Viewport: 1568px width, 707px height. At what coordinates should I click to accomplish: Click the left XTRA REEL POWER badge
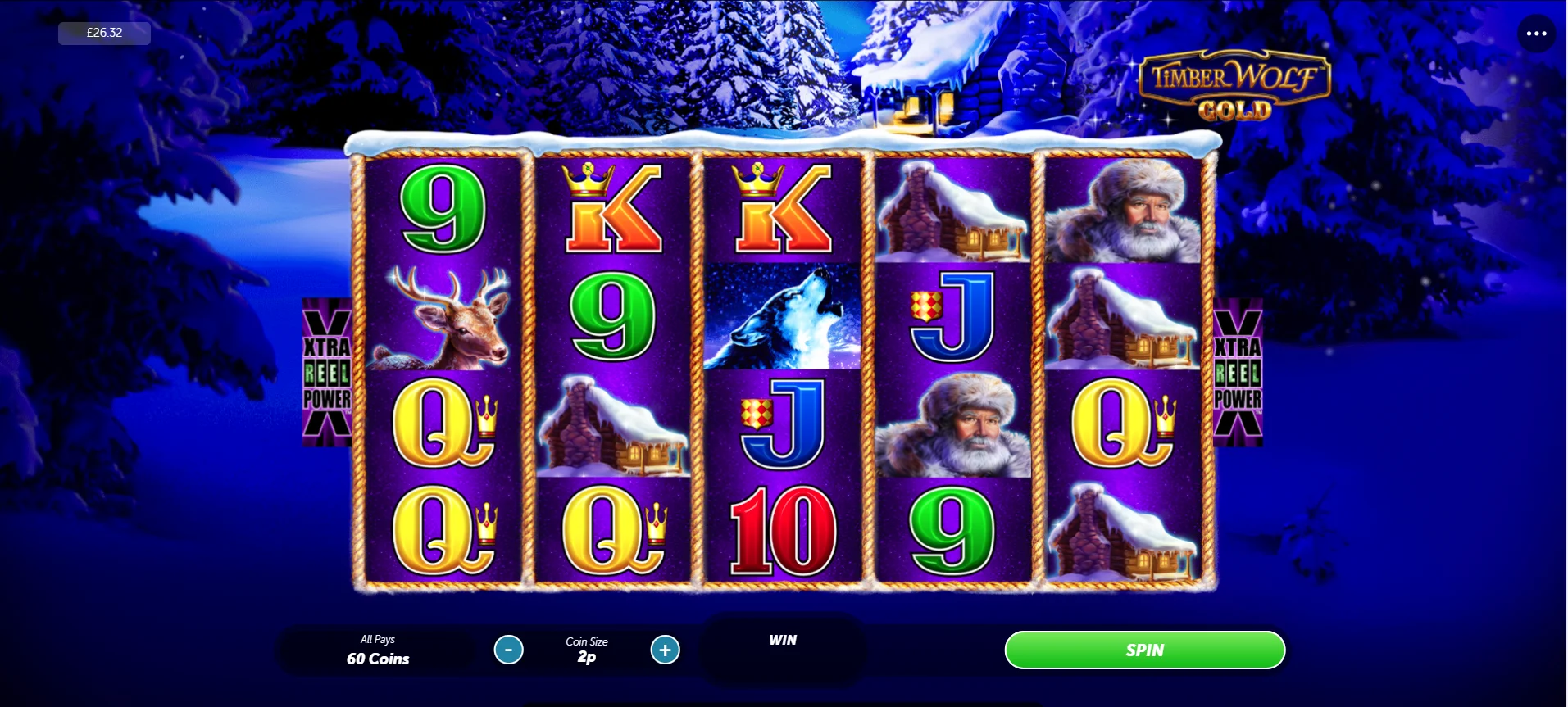tap(325, 373)
